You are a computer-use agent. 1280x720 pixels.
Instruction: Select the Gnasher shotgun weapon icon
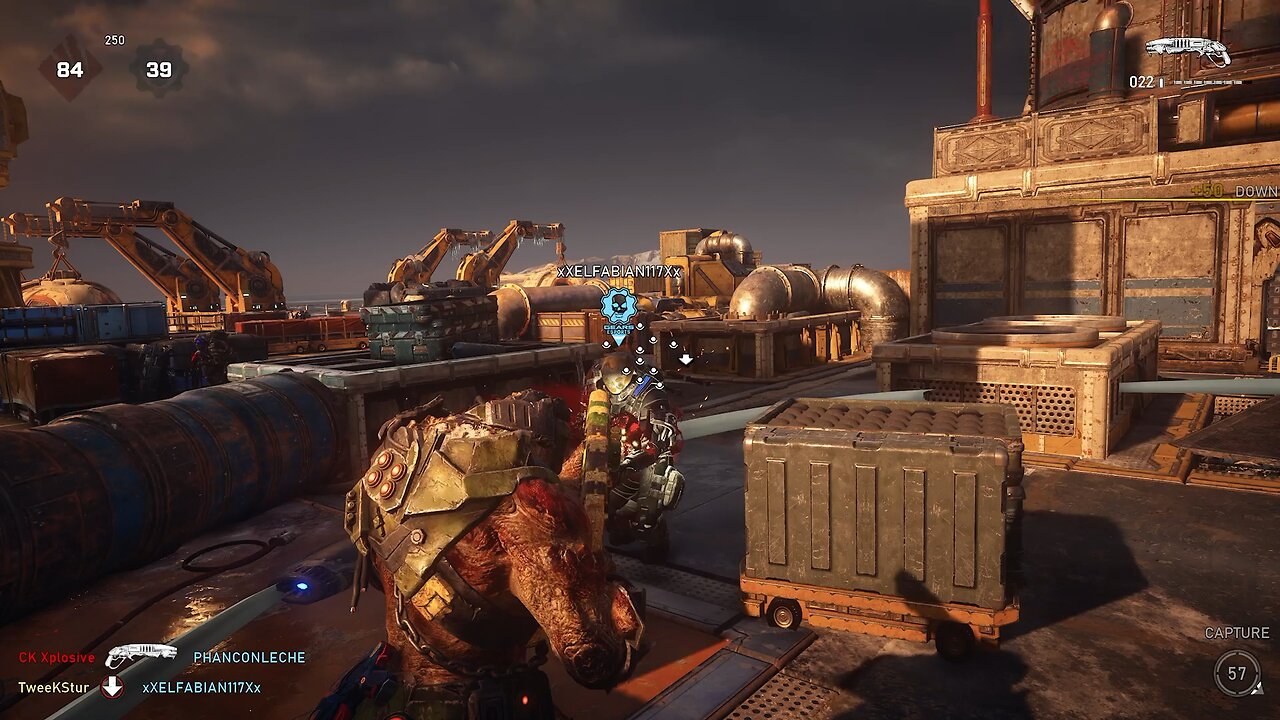pos(1188,50)
